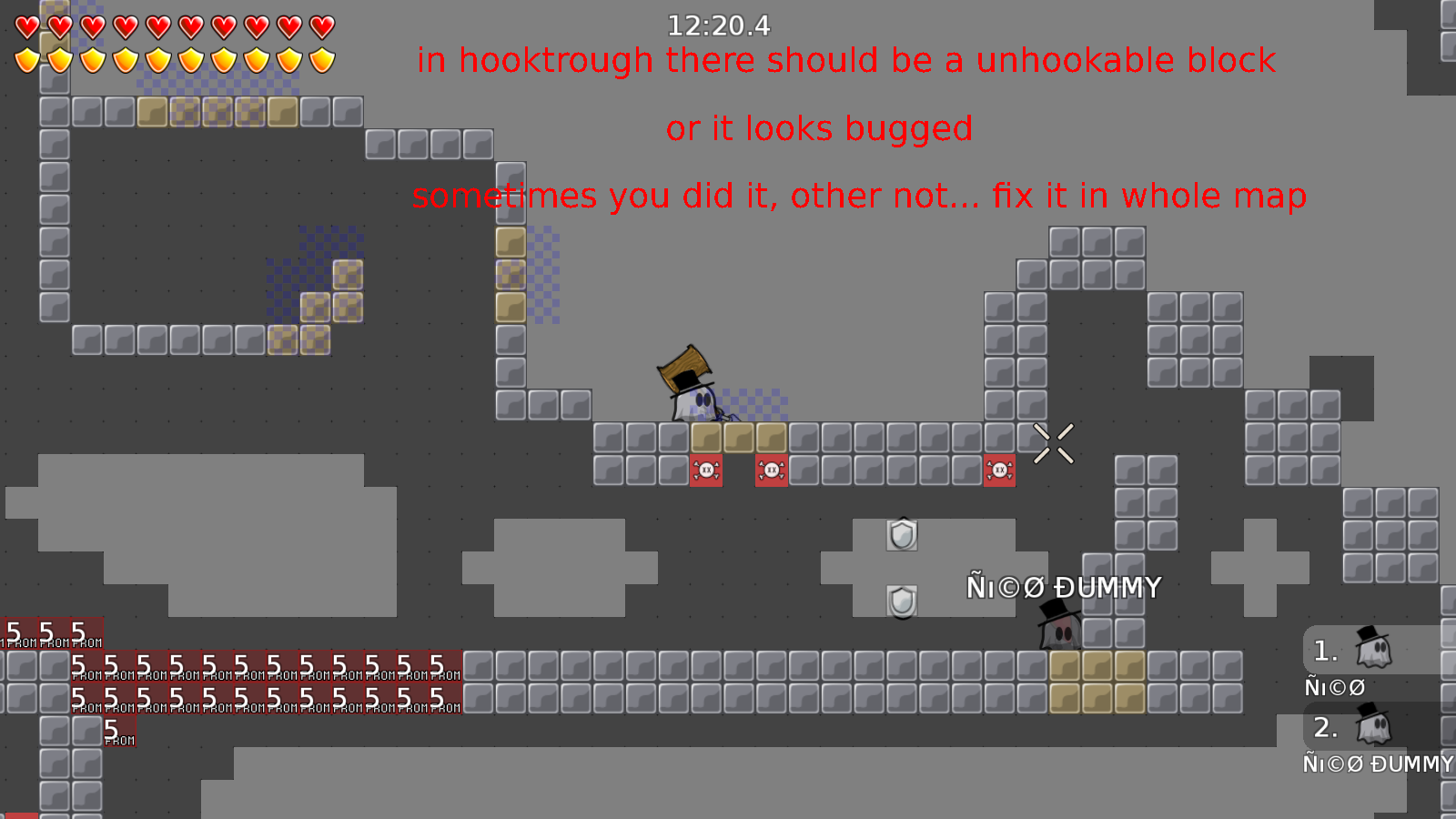Click the lower shield pickup item
The height and width of the screenshot is (819, 1456).
[x=902, y=602]
